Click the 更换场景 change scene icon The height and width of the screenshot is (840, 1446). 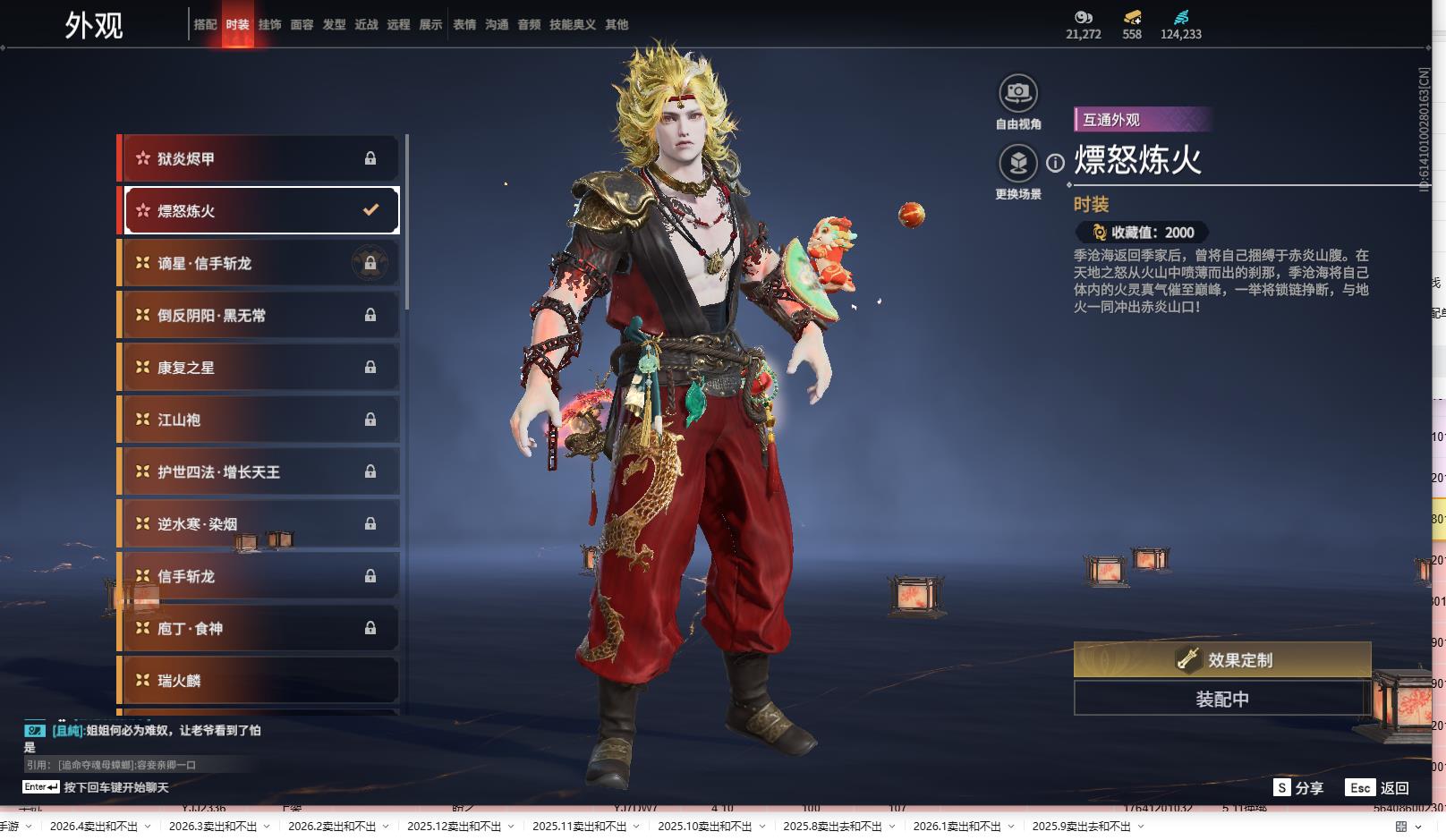(1018, 164)
